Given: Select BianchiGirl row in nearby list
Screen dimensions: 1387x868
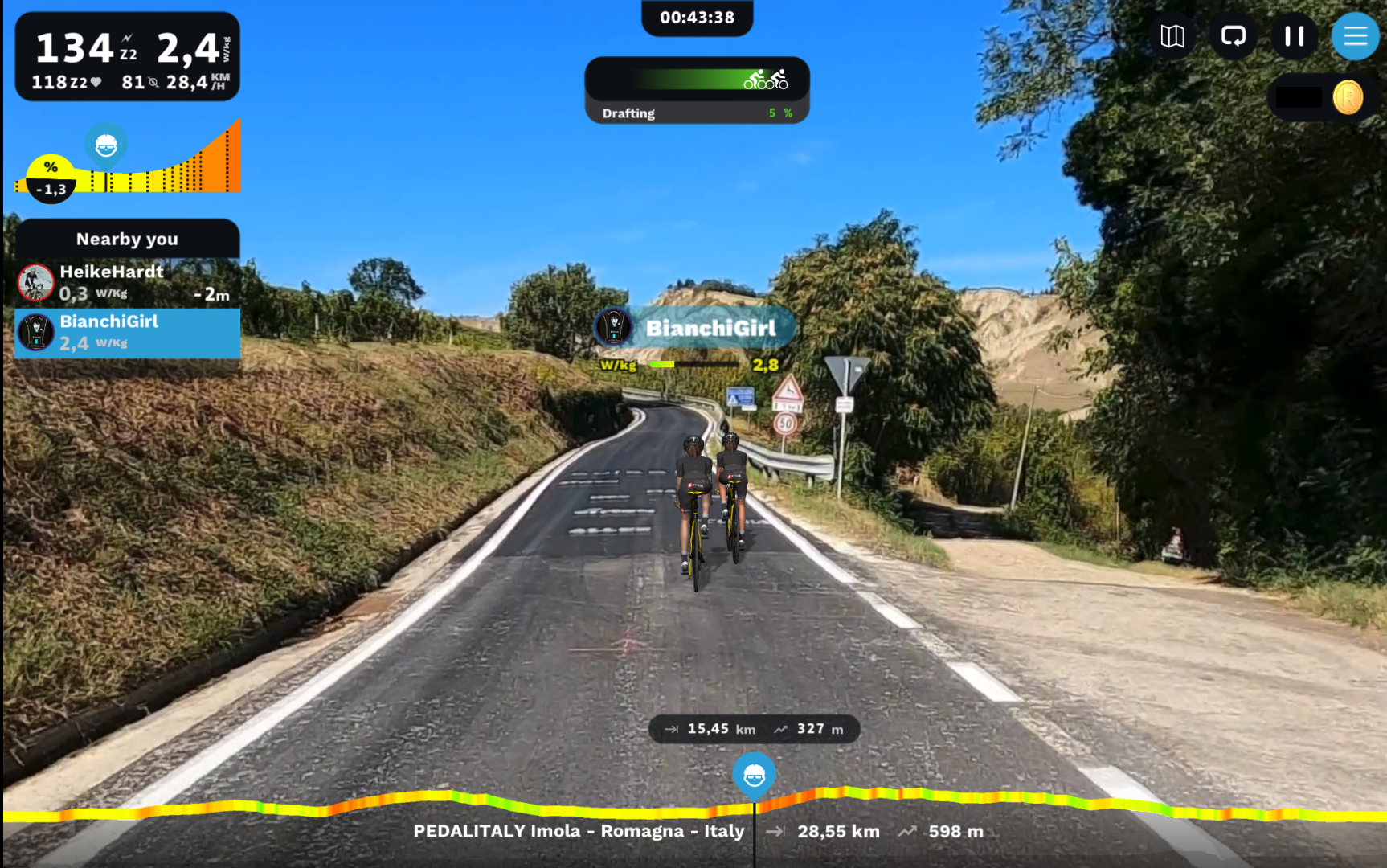Looking at the screenshot, I should [127, 333].
